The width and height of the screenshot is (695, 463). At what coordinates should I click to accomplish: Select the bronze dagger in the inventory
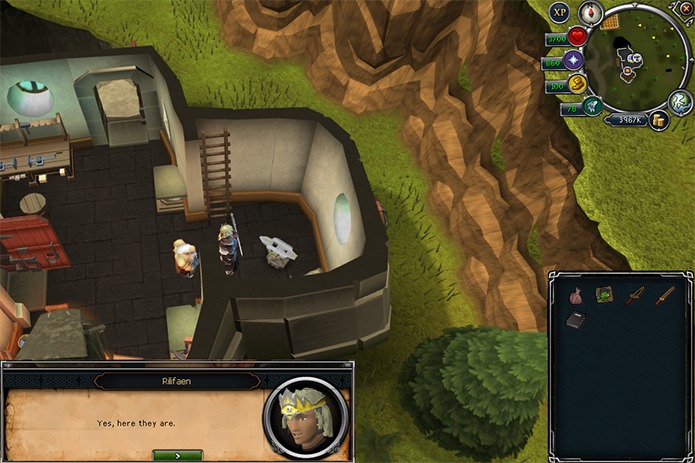pos(636,295)
